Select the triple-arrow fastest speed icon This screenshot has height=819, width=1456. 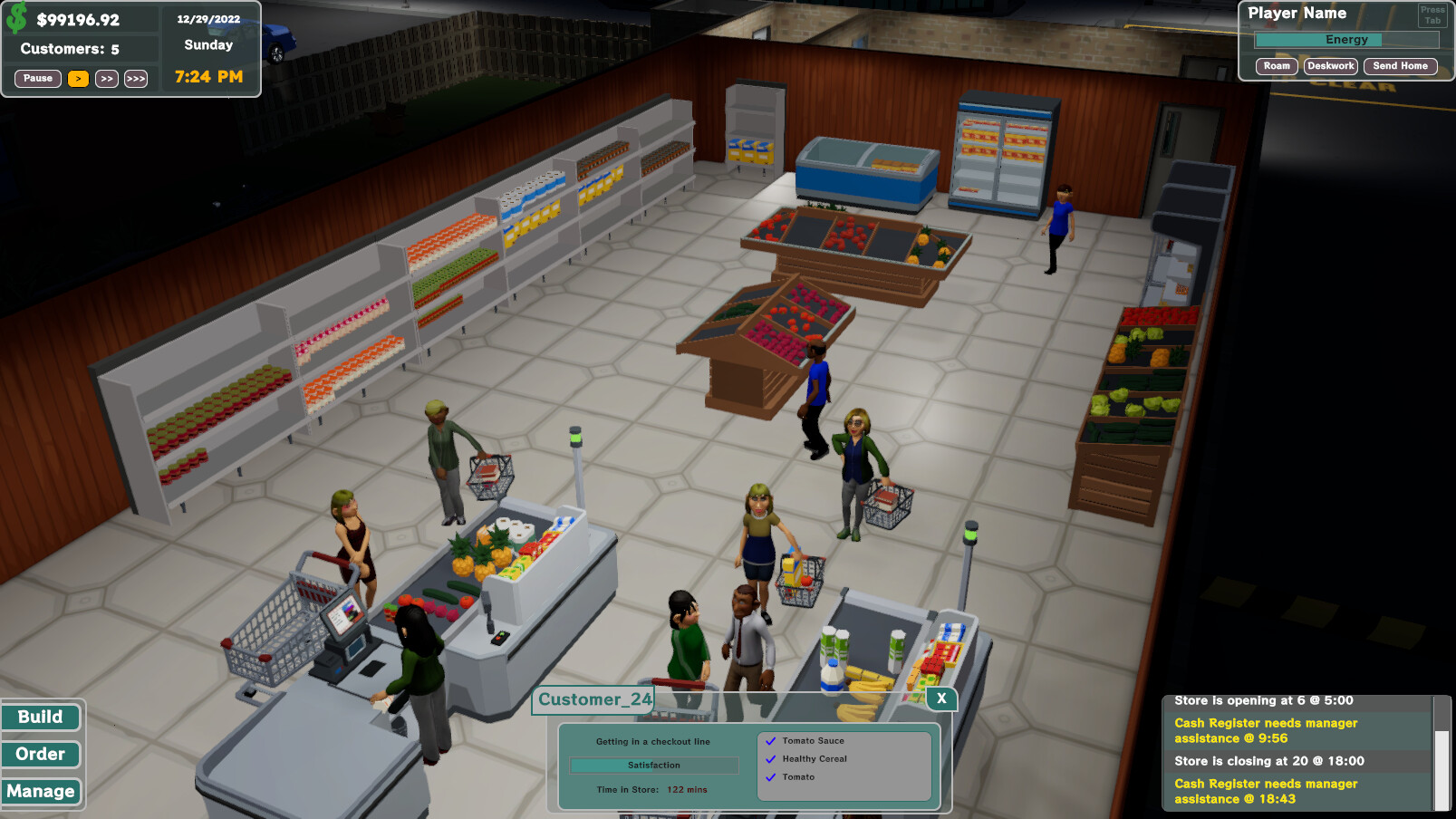(135, 78)
